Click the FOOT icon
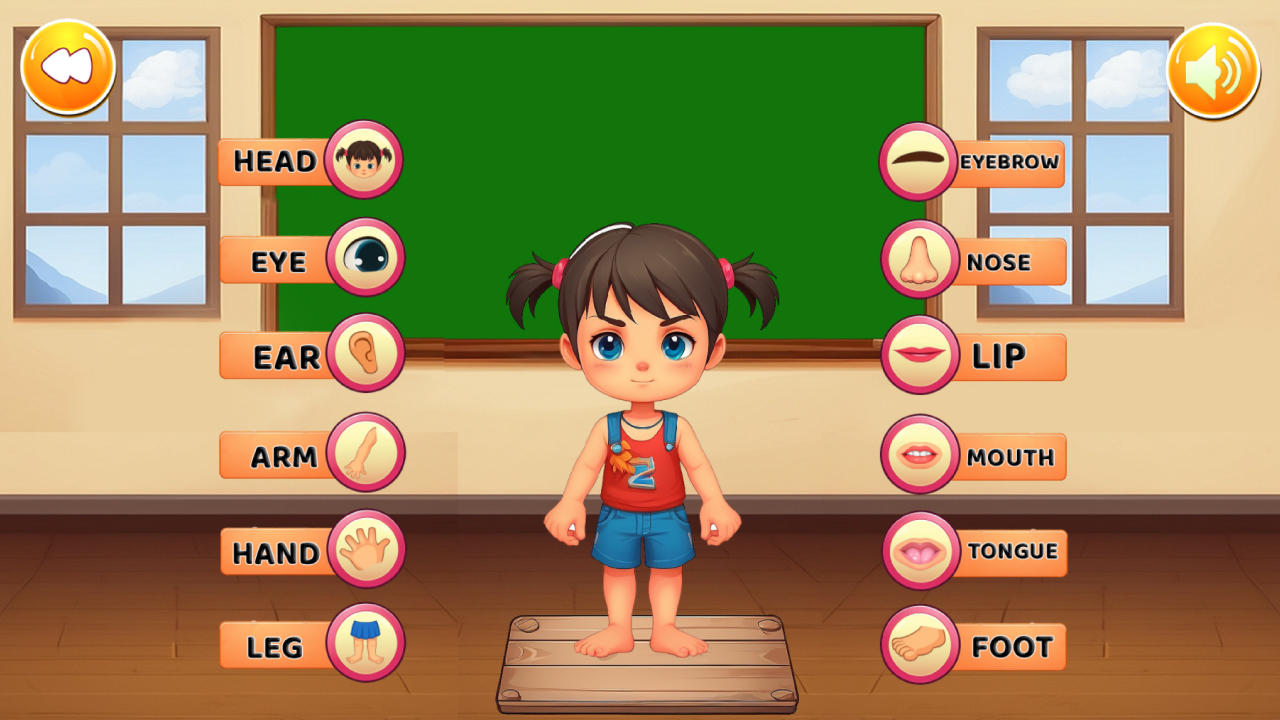 pyautogui.click(x=917, y=645)
